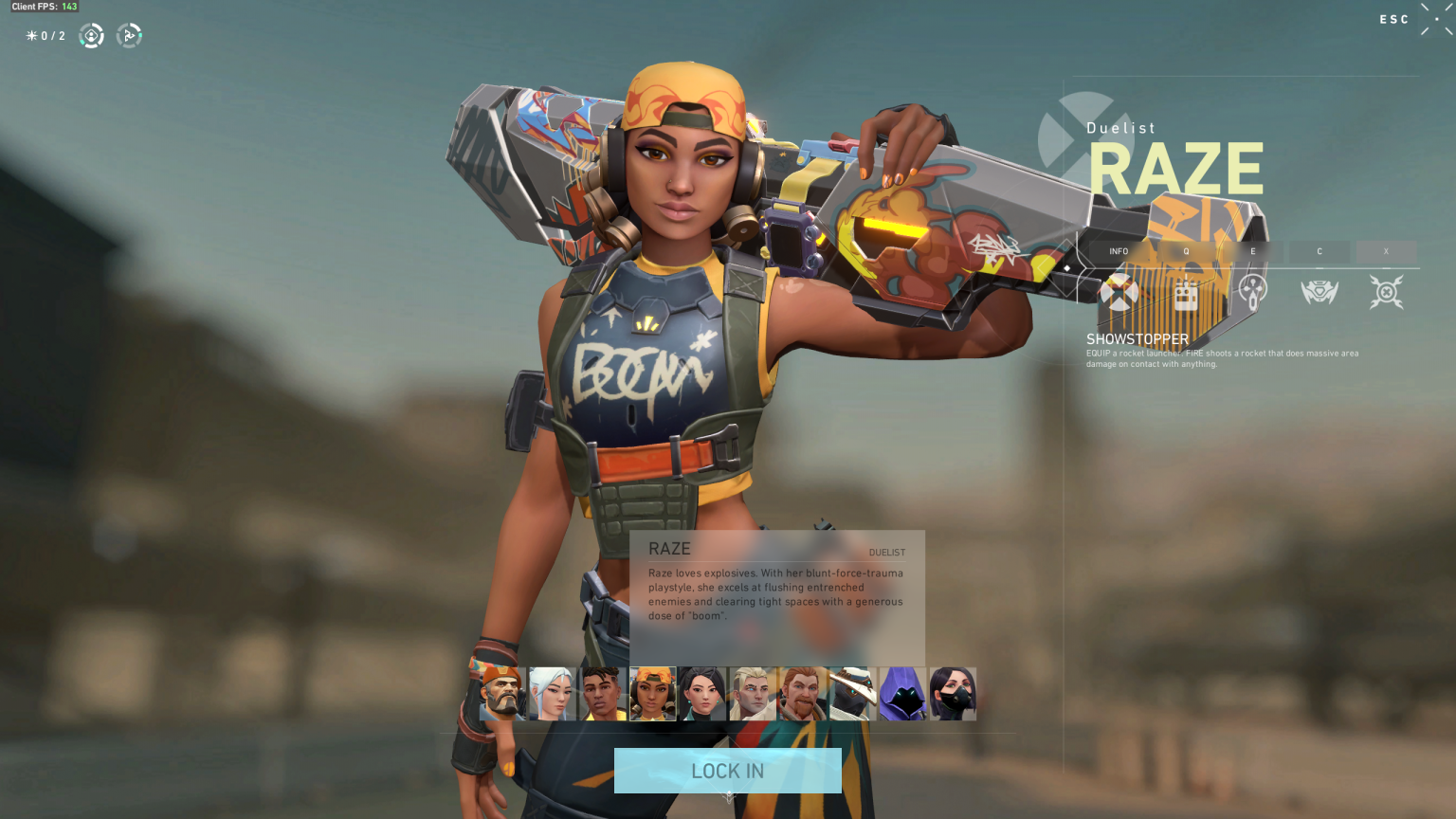This screenshot has width=1456, height=819.
Task: Select the Boom Bot ability icon
Action: point(1319,291)
